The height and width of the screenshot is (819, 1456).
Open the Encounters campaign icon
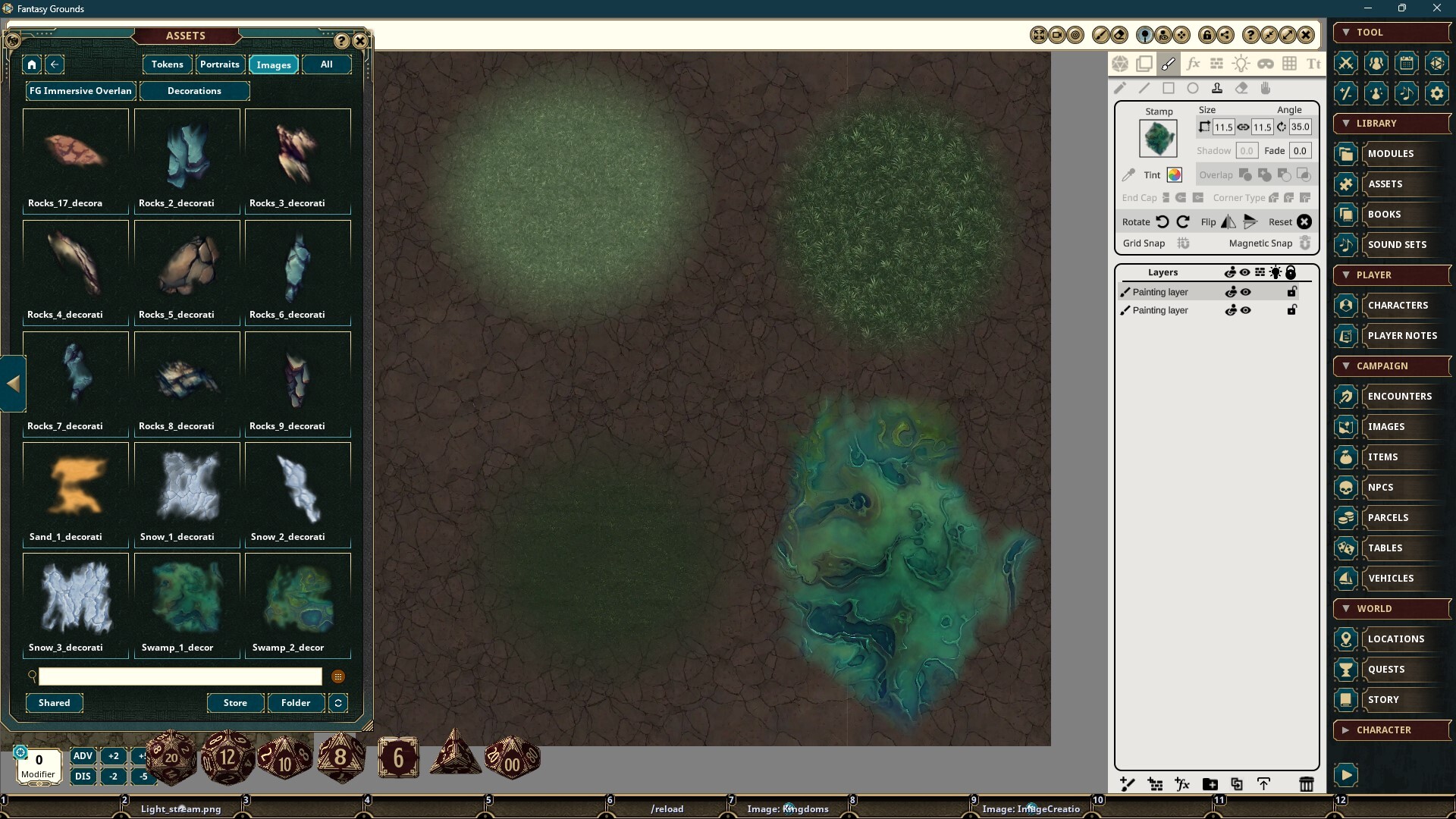point(1346,396)
